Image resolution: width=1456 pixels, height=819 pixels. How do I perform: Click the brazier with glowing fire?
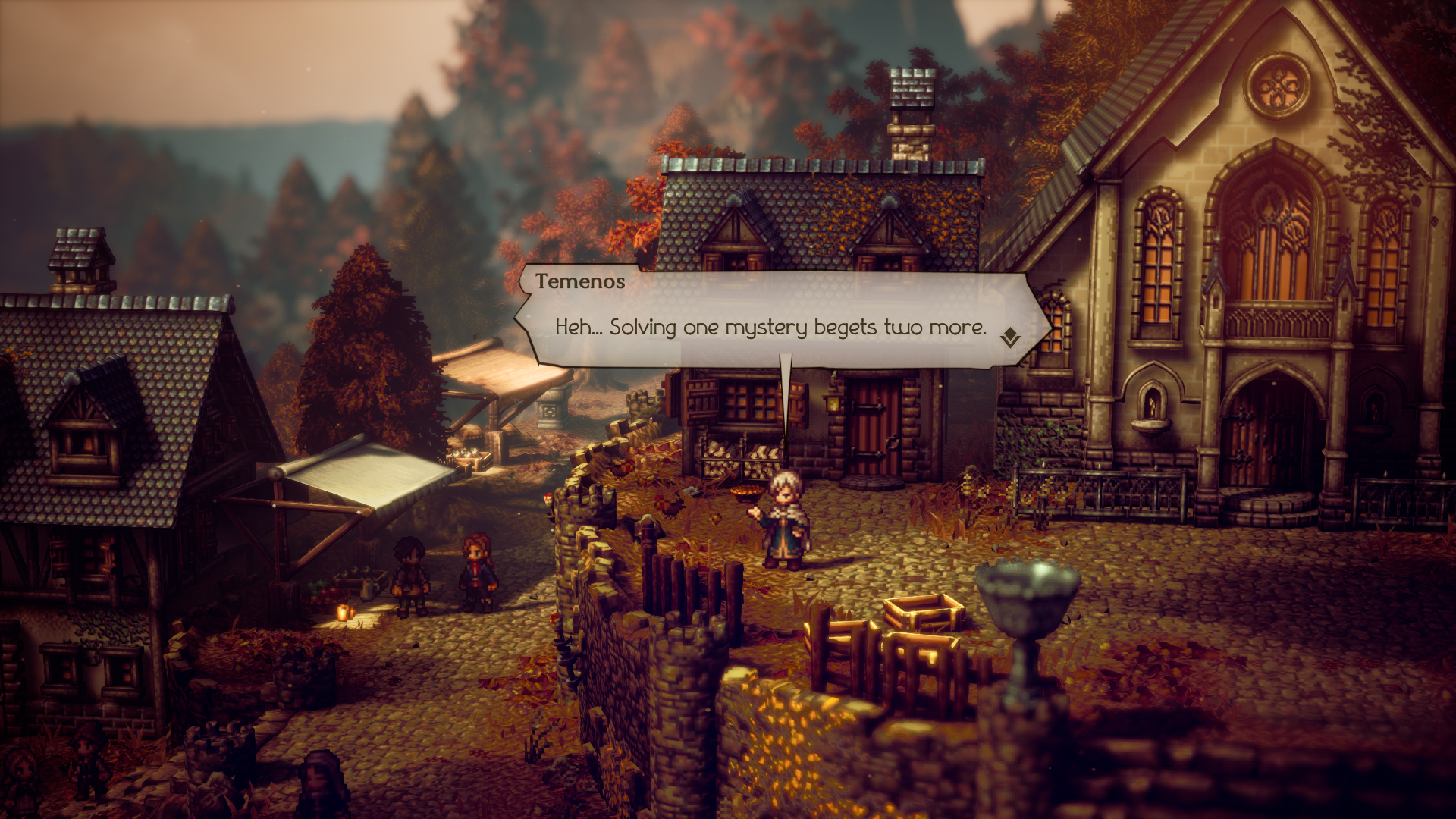point(746,494)
